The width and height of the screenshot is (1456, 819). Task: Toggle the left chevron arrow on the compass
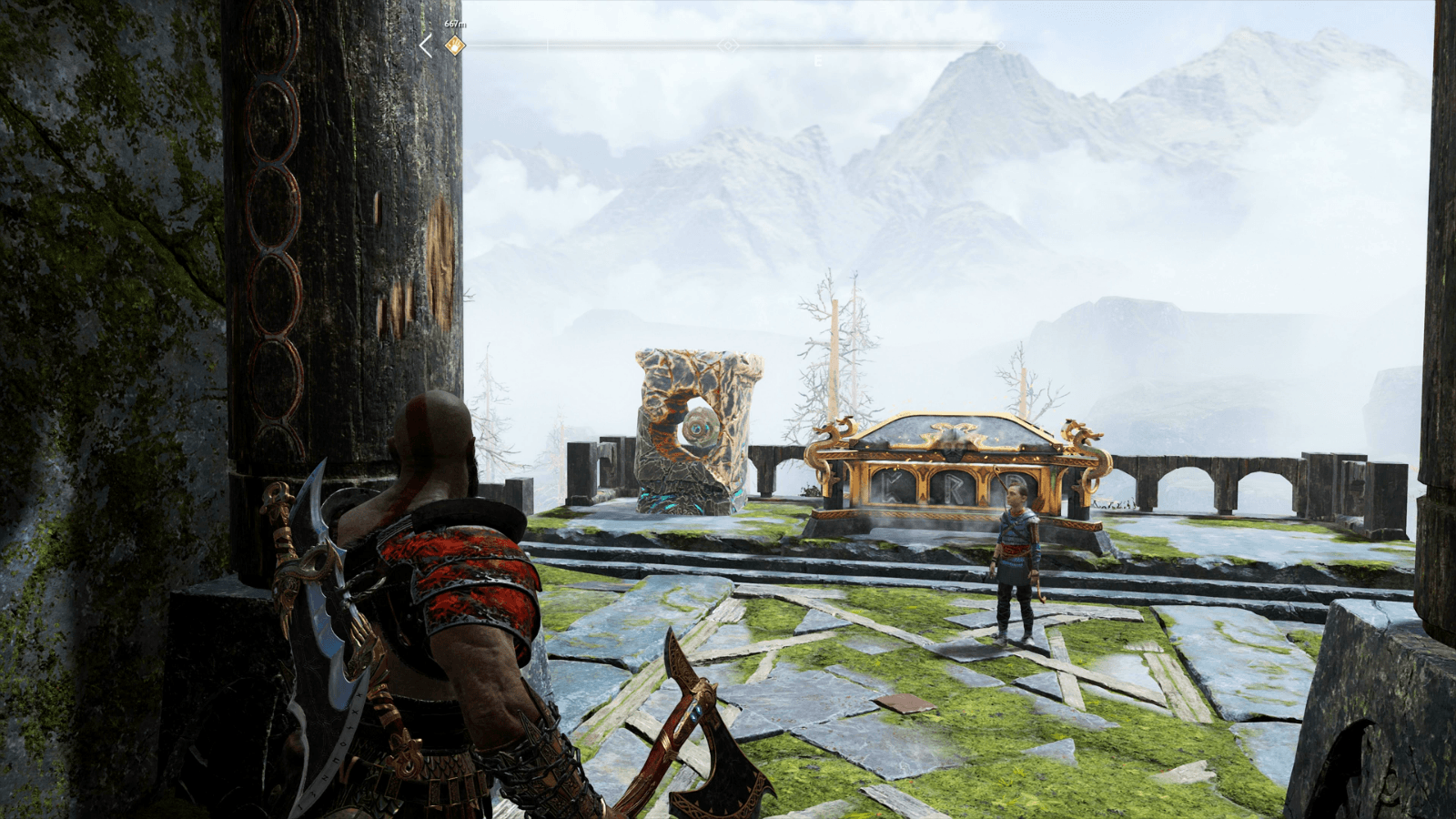tap(427, 45)
